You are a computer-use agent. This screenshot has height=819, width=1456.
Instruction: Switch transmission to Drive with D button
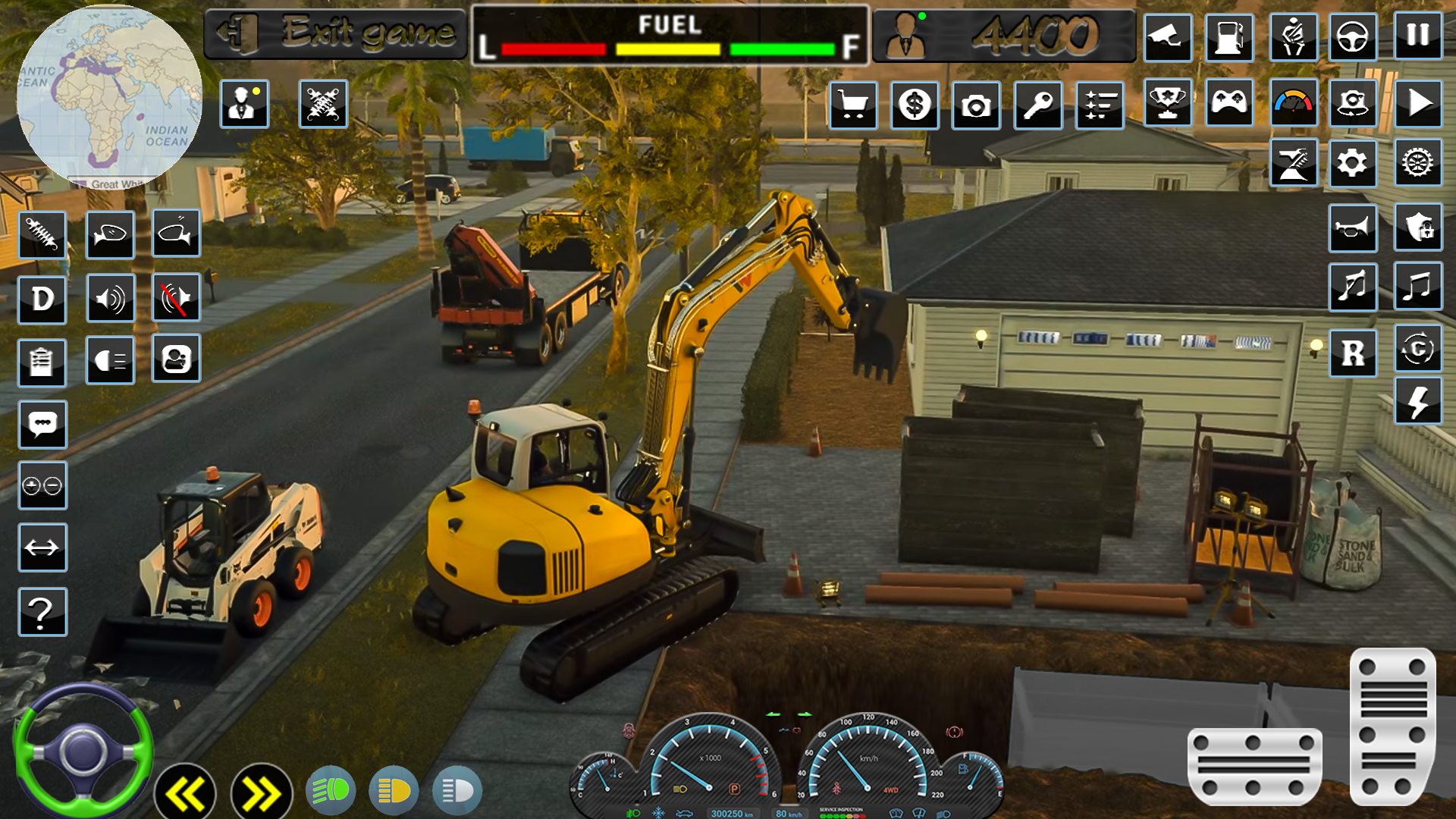pyautogui.click(x=42, y=298)
